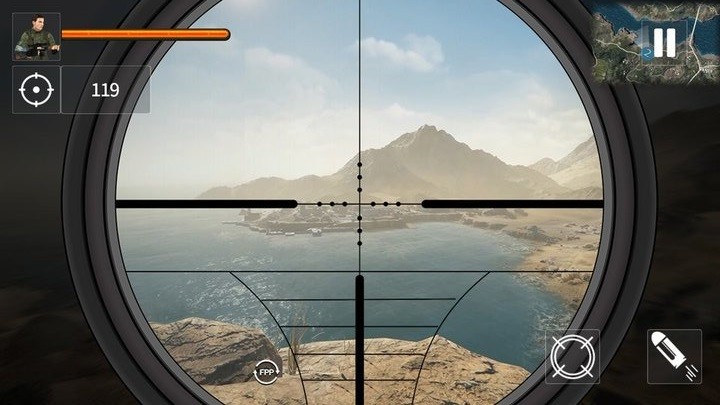Select the soldier portrait
The height and width of the screenshot is (405, 720).
point(36,37)
